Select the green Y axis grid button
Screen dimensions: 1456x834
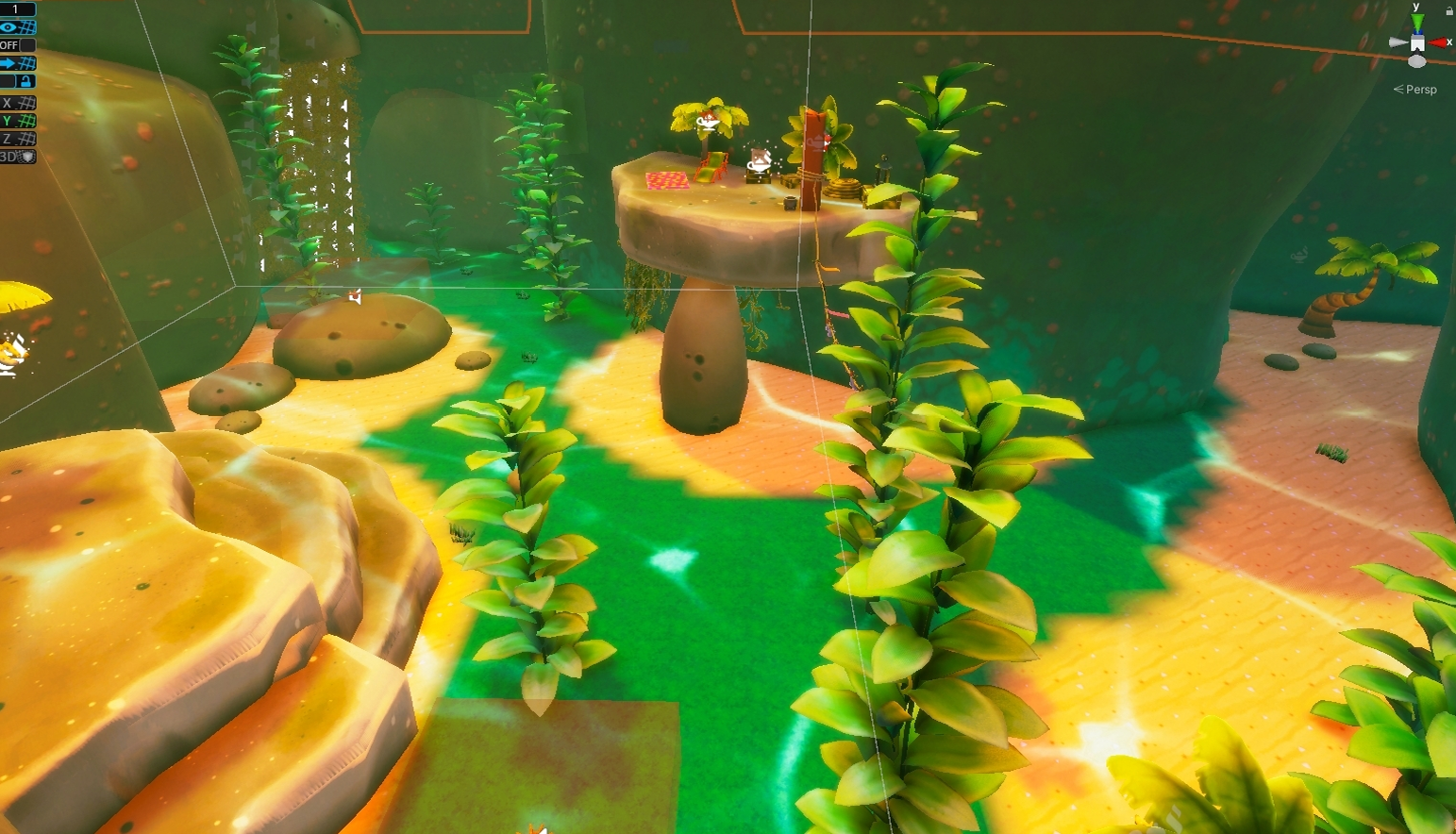tap(17, 121)
